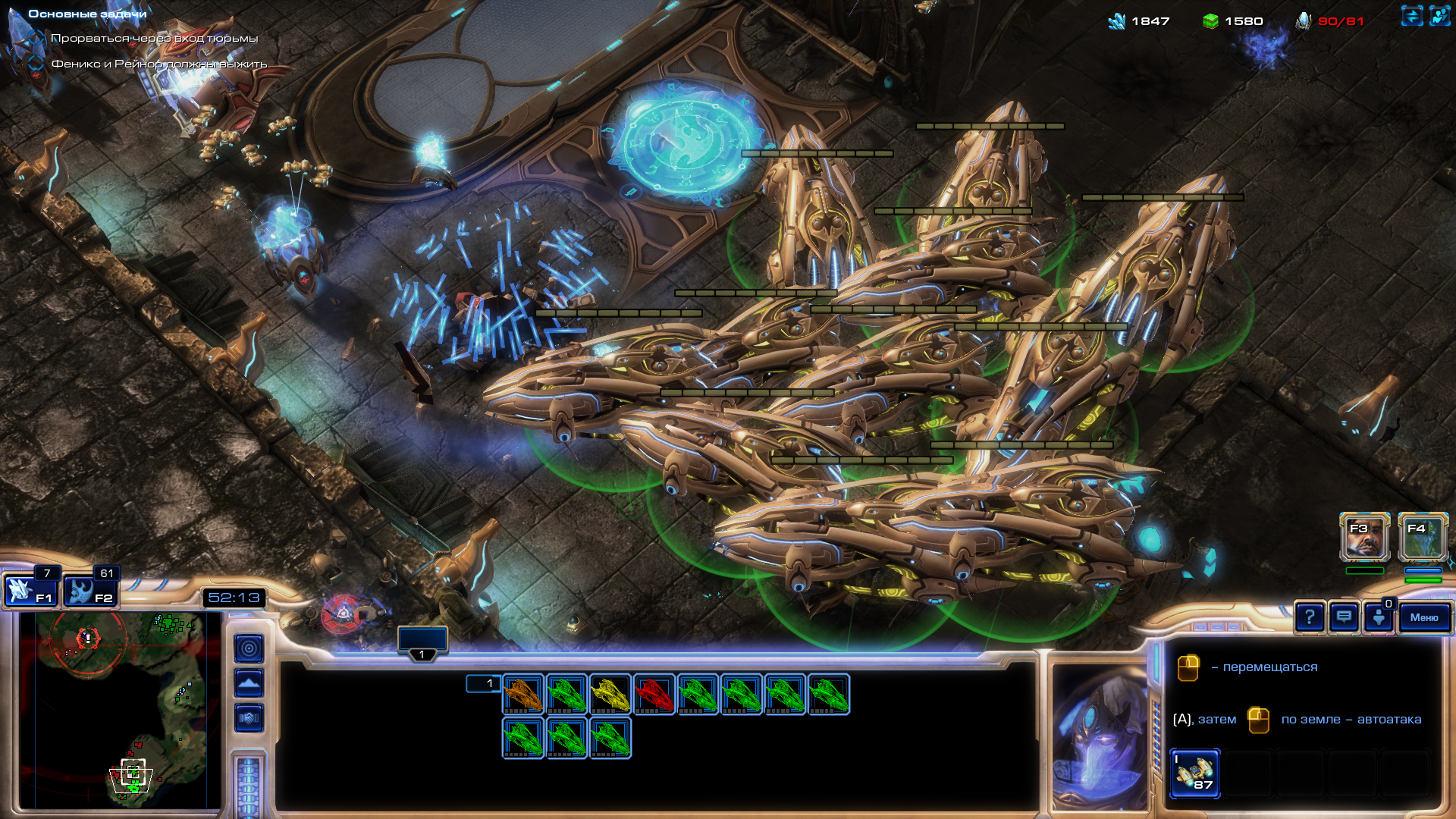The width and height of the screenshot is (1456, 819).
Task: Click on the minimap
Action: [x=121, y=709]
